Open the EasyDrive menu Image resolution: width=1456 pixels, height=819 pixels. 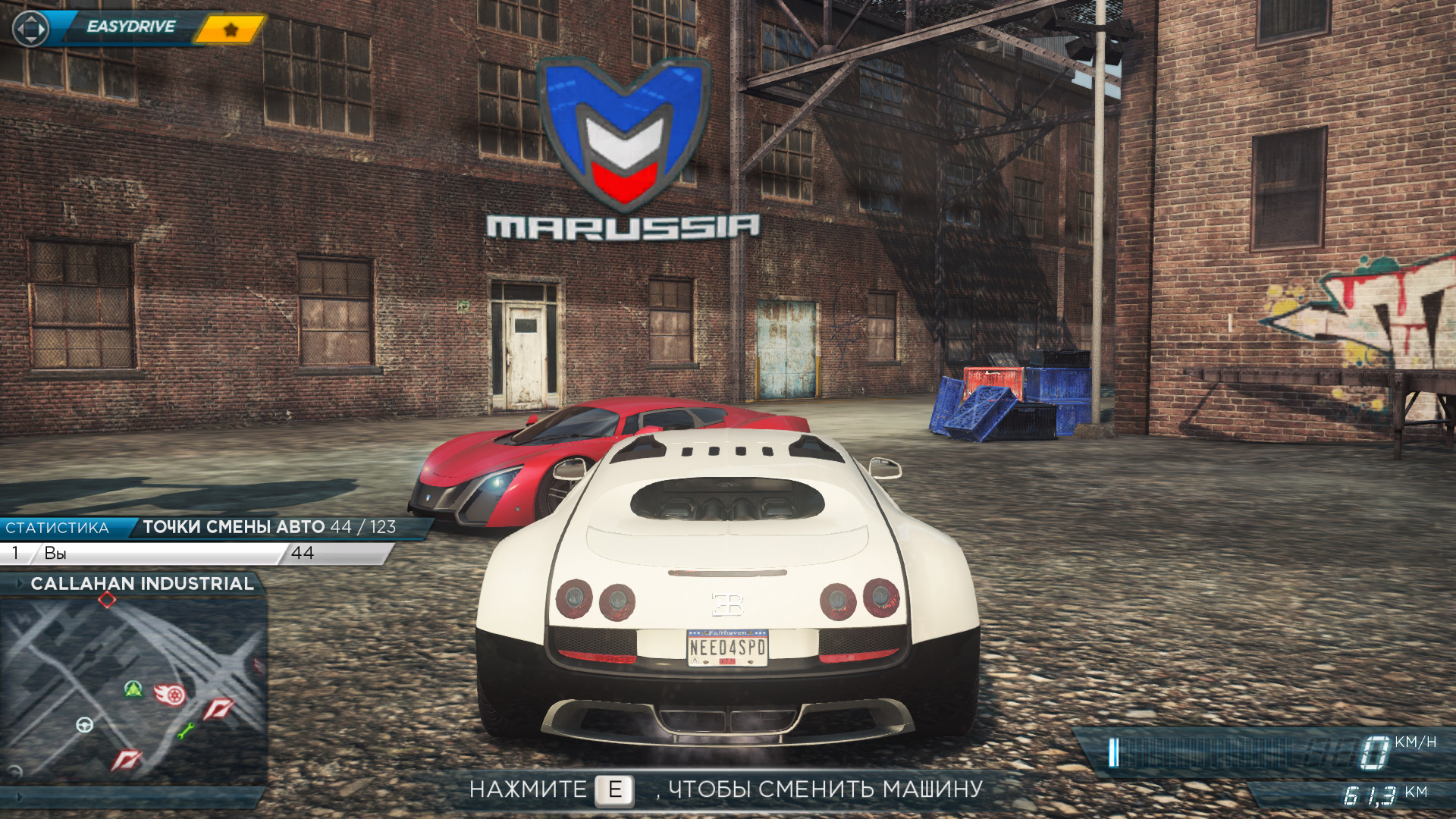pyautogui.click(x=130, y=27)
